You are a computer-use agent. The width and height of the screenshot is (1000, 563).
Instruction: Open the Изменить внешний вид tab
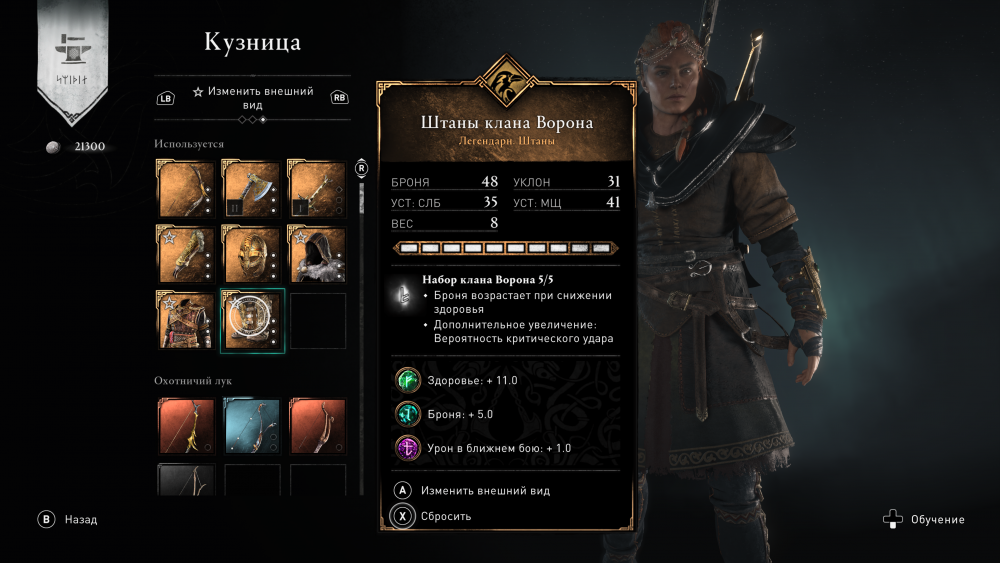pos(253,97)
